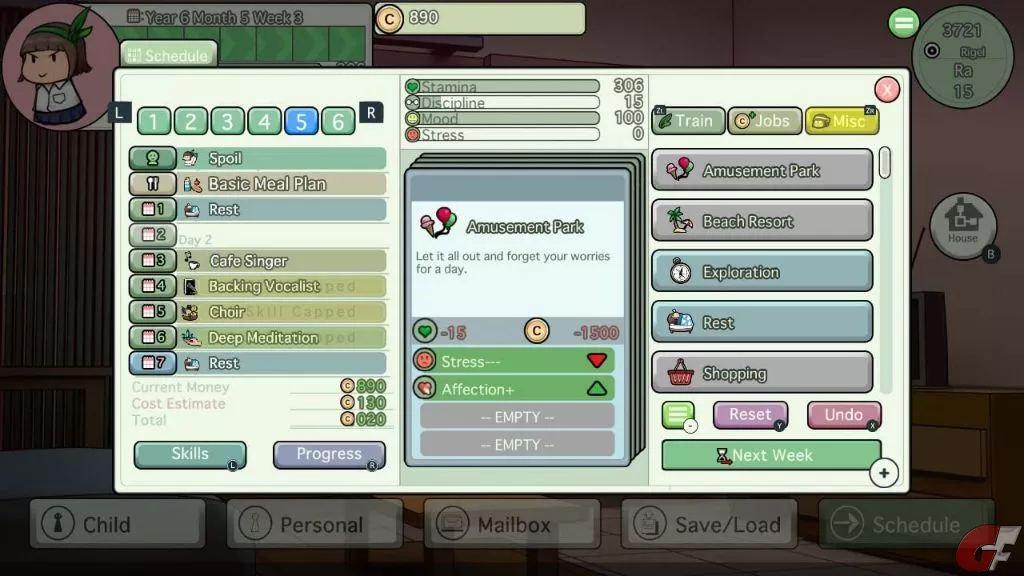This screenshot has width=1024, height=576.
Task: Reset the weekly schedule
Action: click(x=750, y=414)
